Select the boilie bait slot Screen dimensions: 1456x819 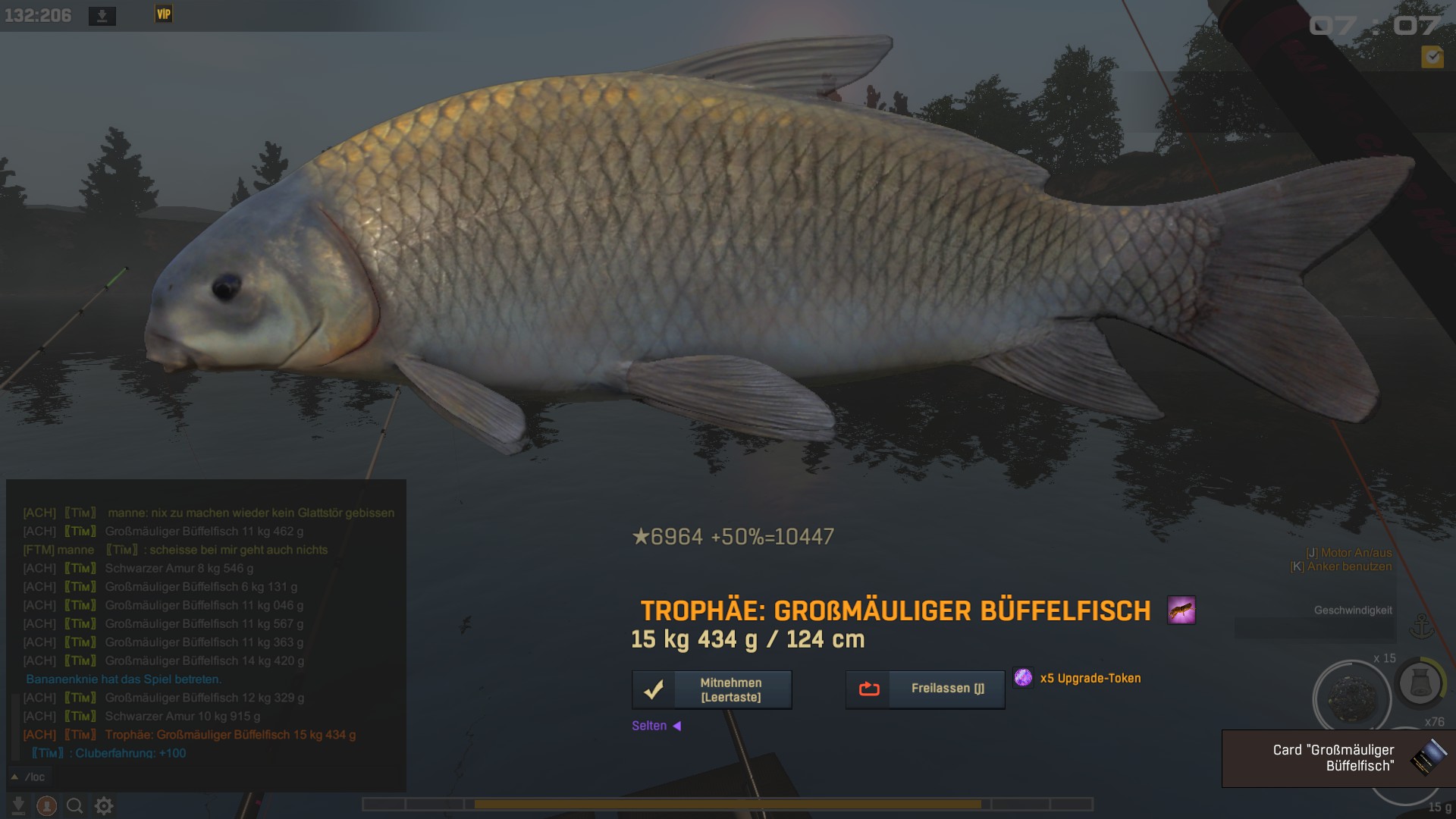point(1351,697)
